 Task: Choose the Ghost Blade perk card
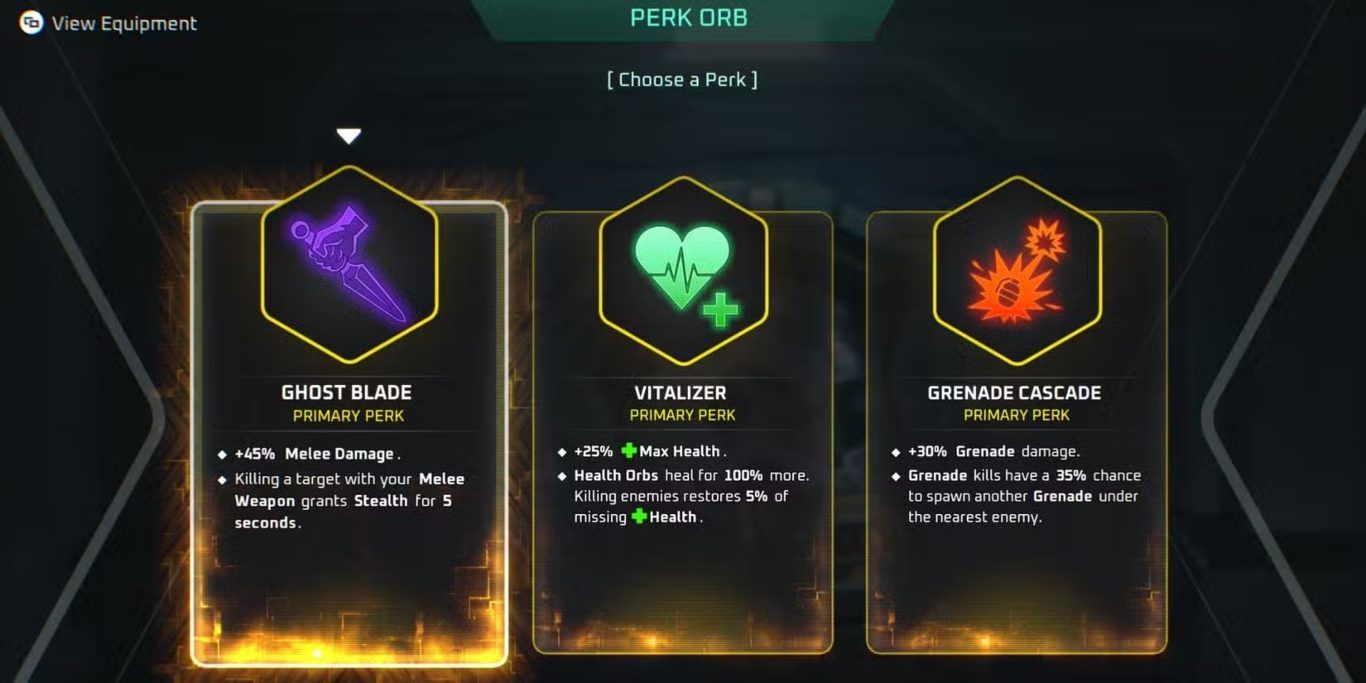pos(348,430)
